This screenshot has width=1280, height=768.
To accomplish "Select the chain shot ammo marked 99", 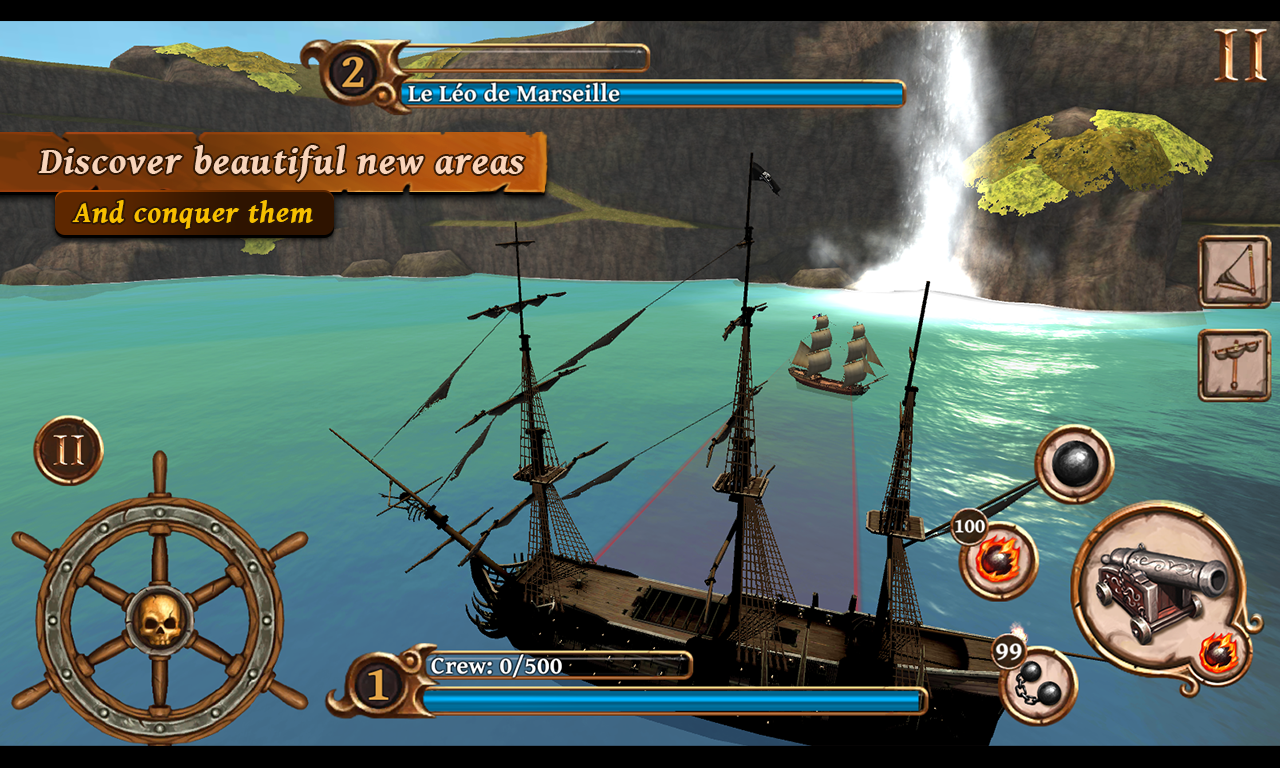I will 1039,686.
